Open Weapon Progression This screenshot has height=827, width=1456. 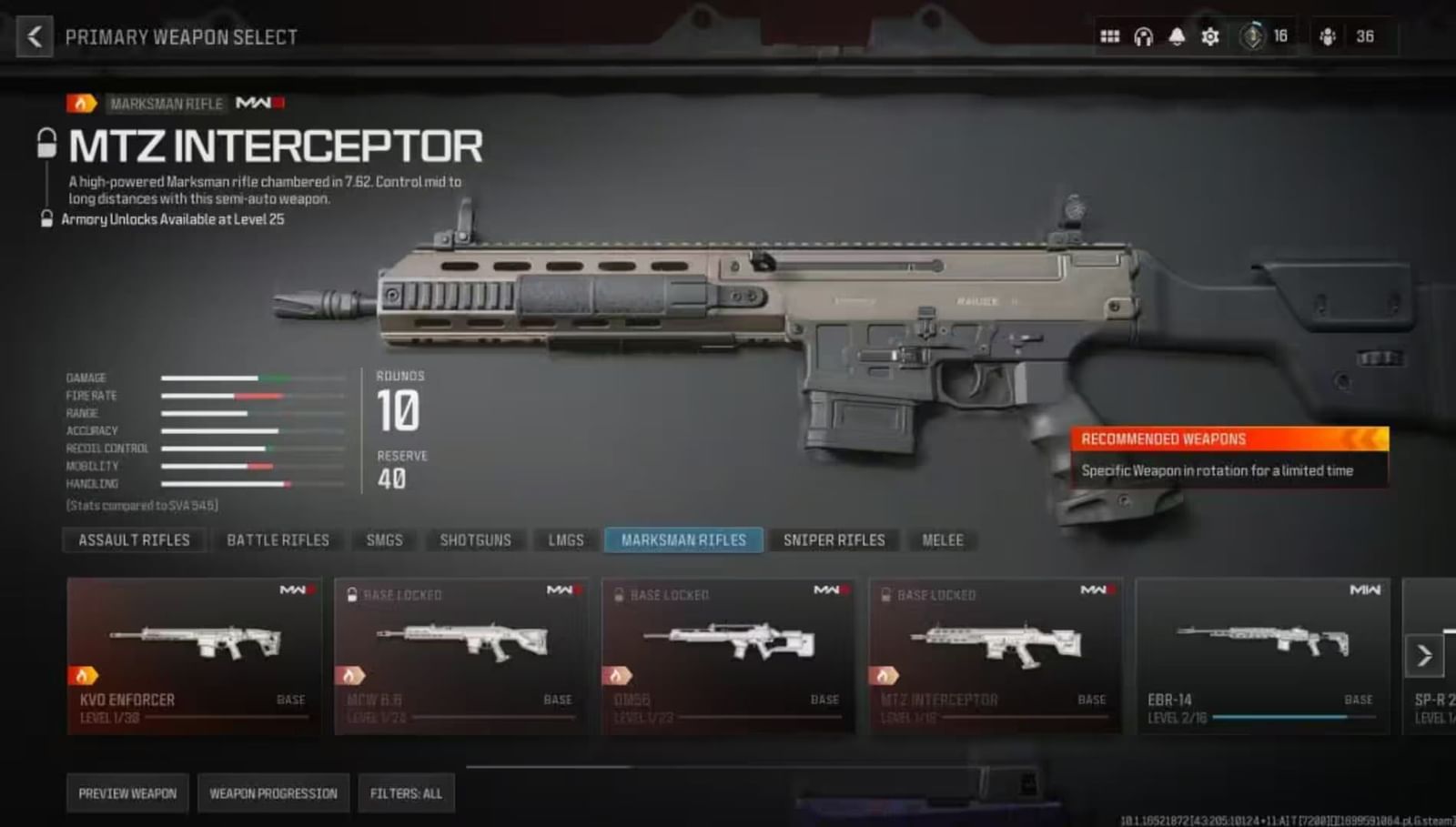click(x=274, y=792)
